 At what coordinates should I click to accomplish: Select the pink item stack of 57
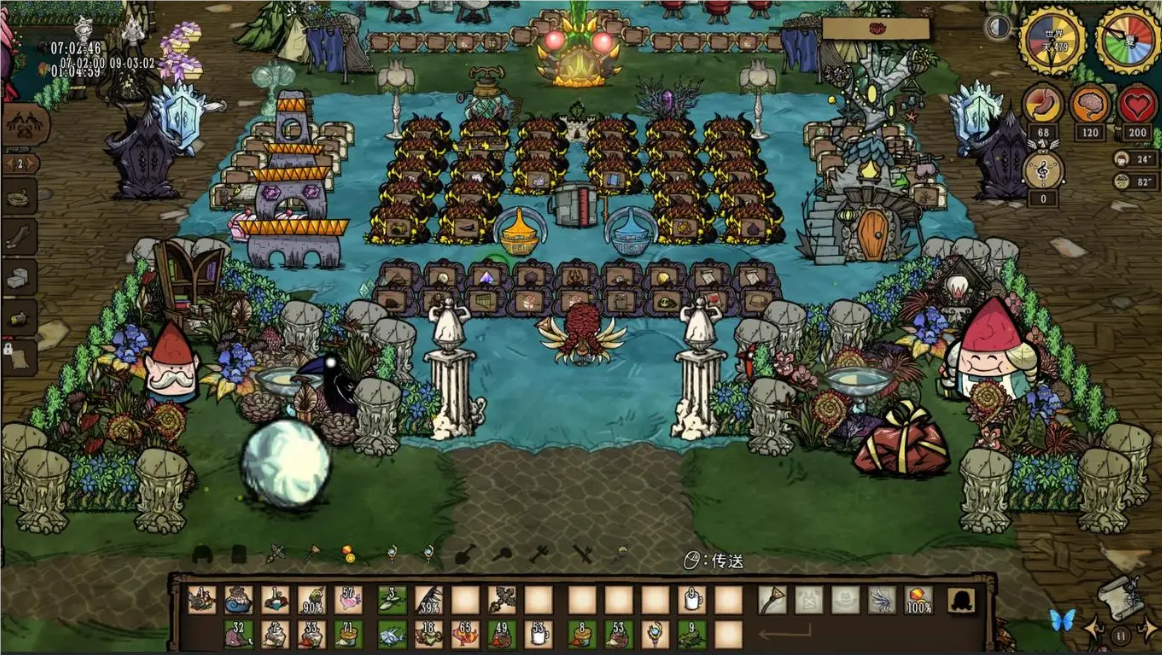(349, 600)
